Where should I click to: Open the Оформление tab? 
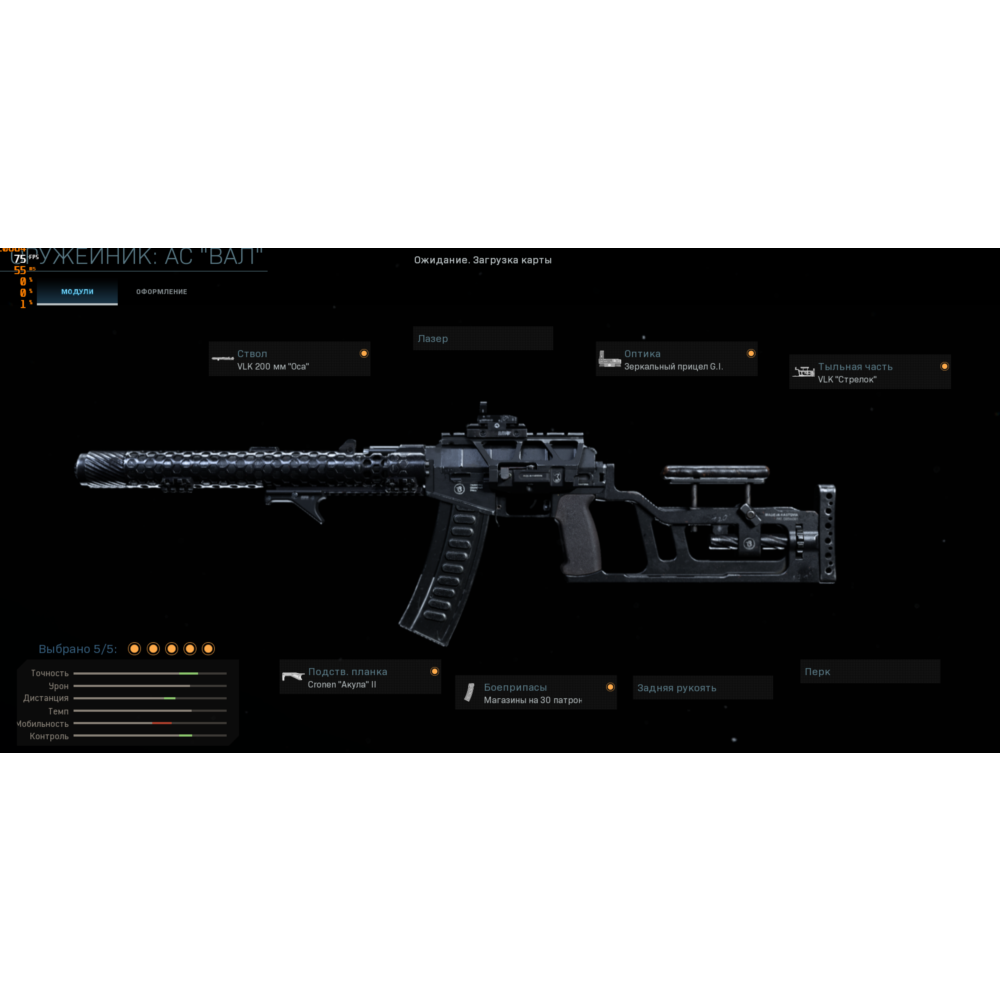[x=161, y=292]
